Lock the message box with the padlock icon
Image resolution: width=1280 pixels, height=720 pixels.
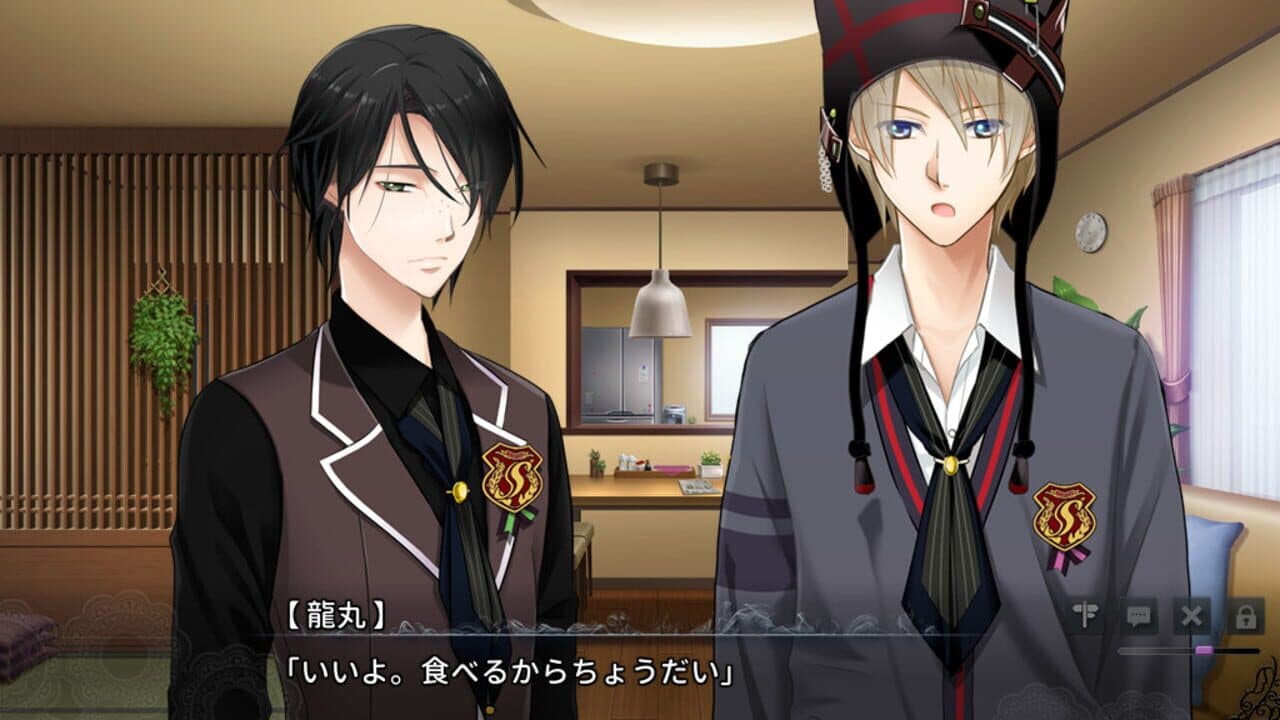coord(1247,613)
